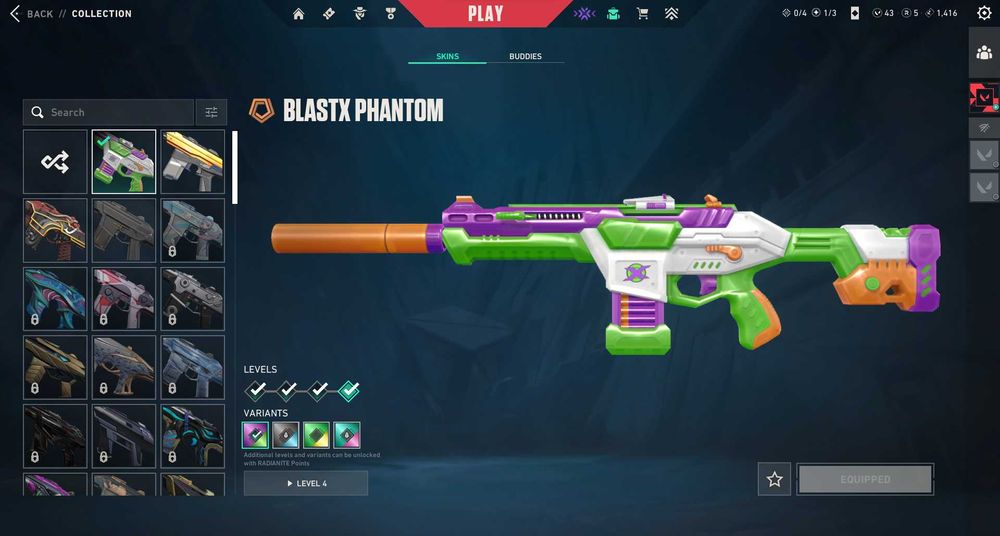Choose the random shuffle skin tile
This screenshot has height=536, width=1000.
pyautogui.click(x=55, y=161)
